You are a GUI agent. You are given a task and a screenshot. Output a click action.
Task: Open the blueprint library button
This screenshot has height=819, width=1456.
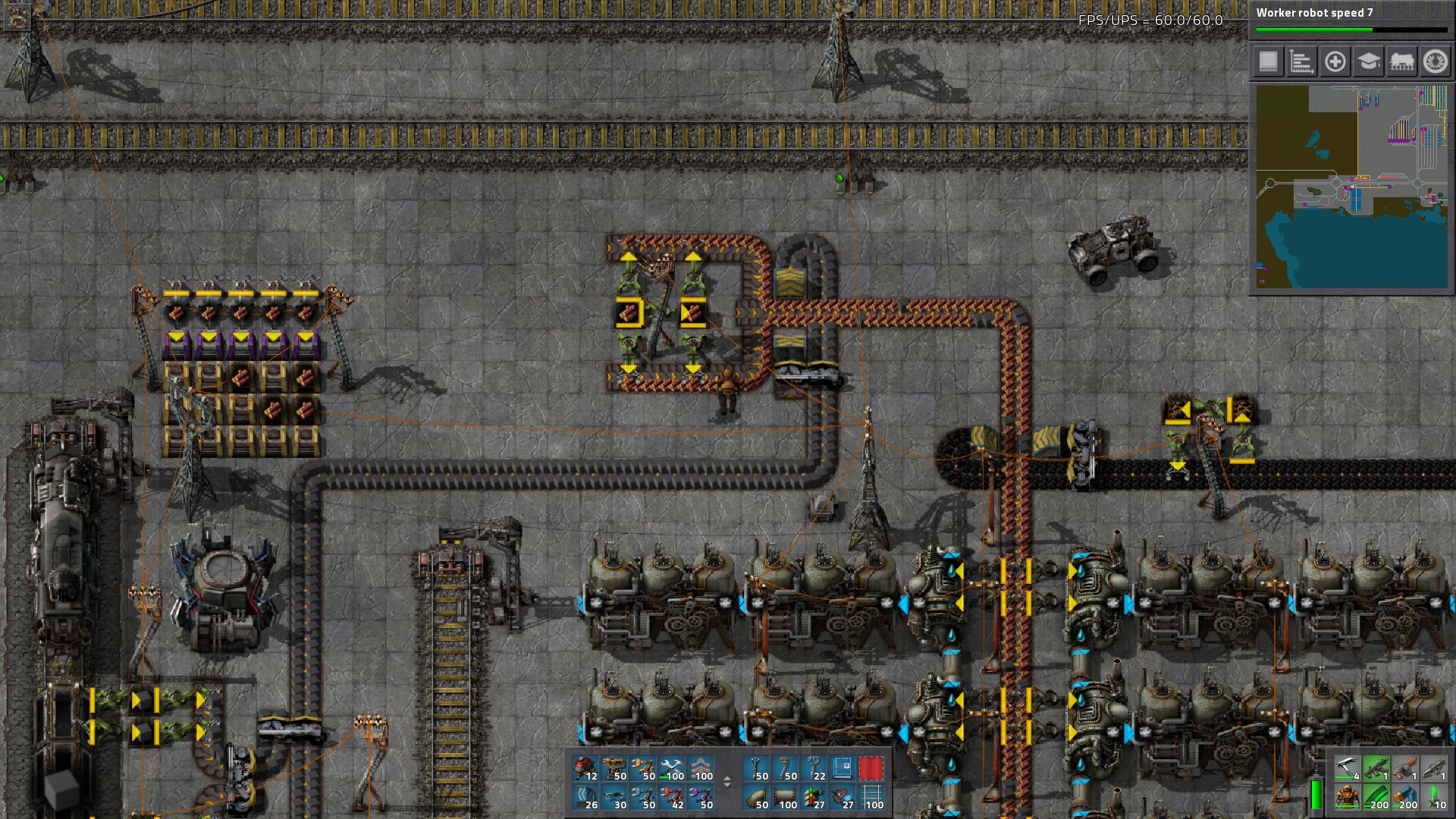[1269, 61]
